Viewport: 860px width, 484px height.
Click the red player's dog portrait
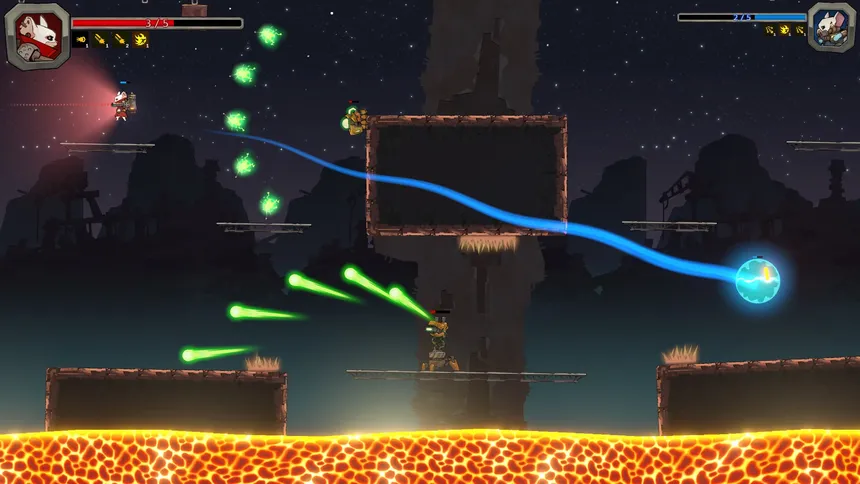coord(37,35)
